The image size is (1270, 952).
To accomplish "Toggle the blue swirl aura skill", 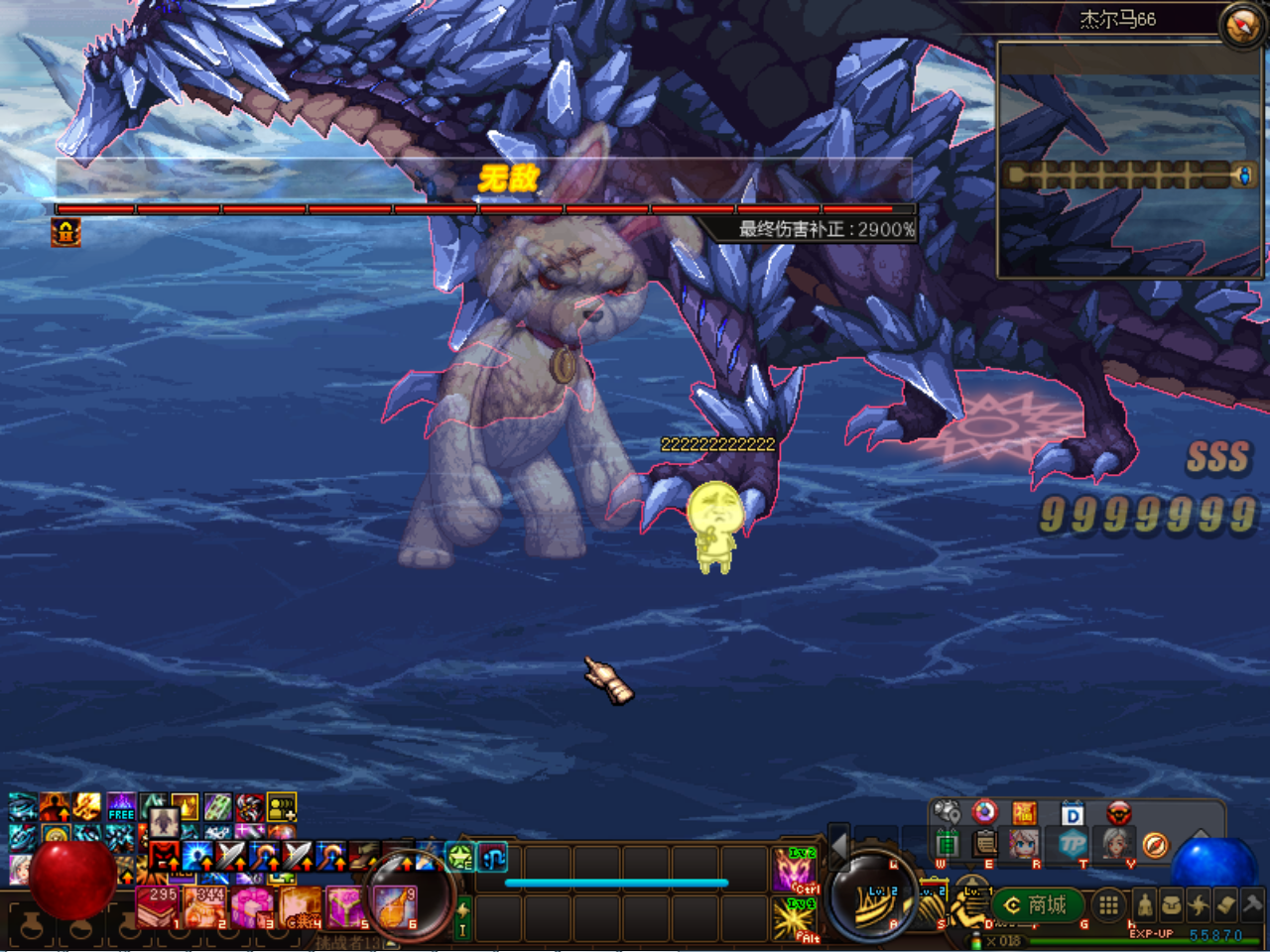I will pyautogui.click(x=492, y=859).
